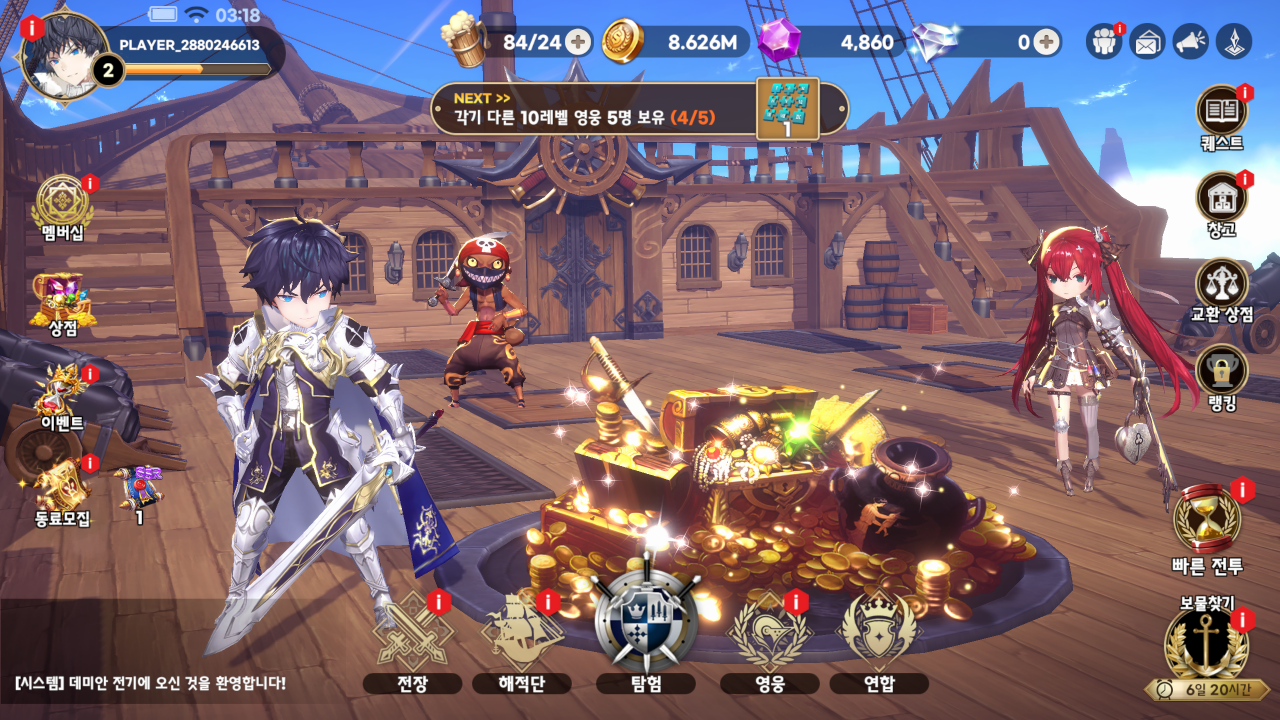
Task: Open the 상점 shop chest
Action: [x=64, y=298]
